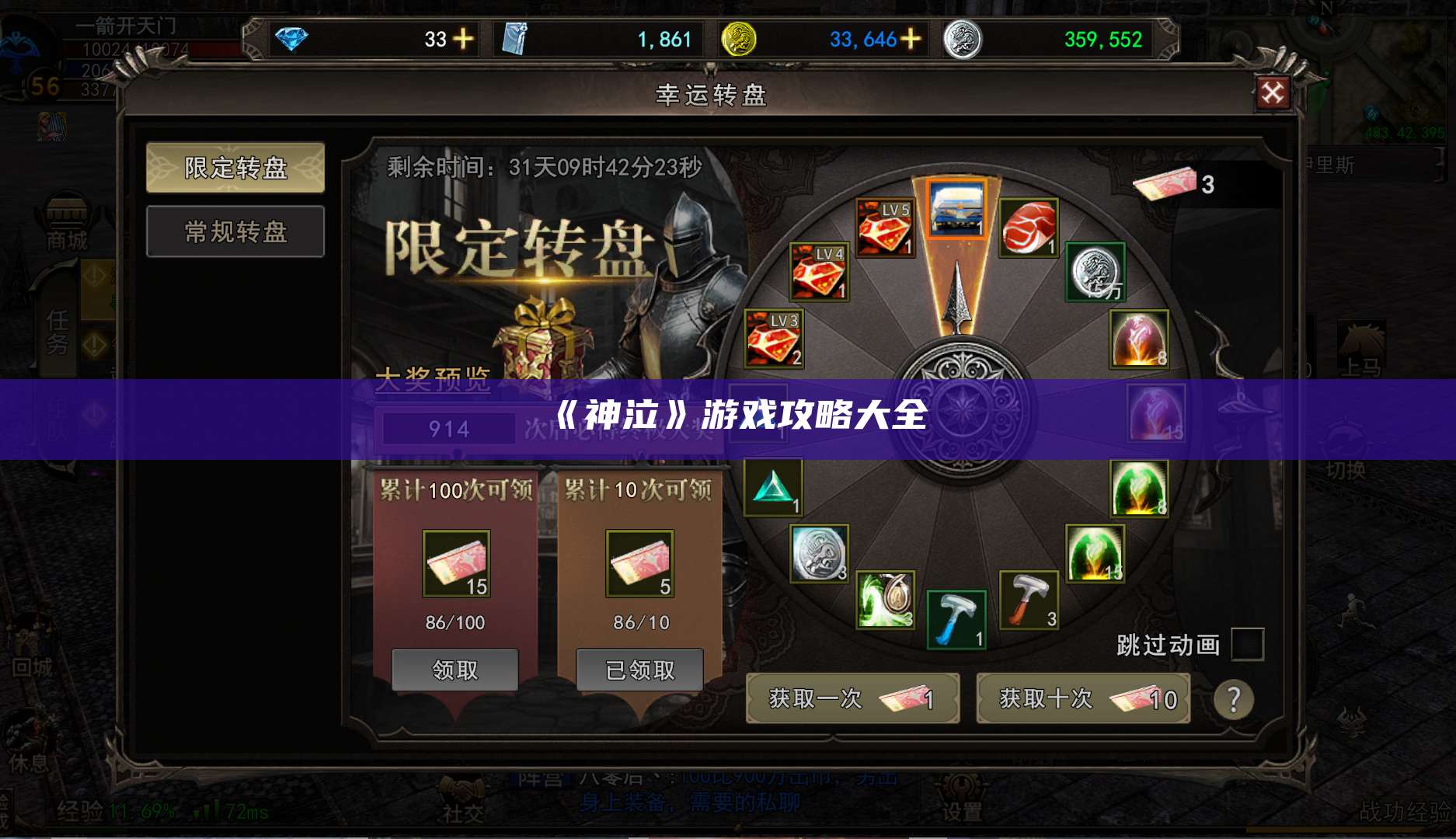The width and height of the screenshot is (1456, 839).
Task: Select the 限定转盘 tab
Action: coord(235,169)
